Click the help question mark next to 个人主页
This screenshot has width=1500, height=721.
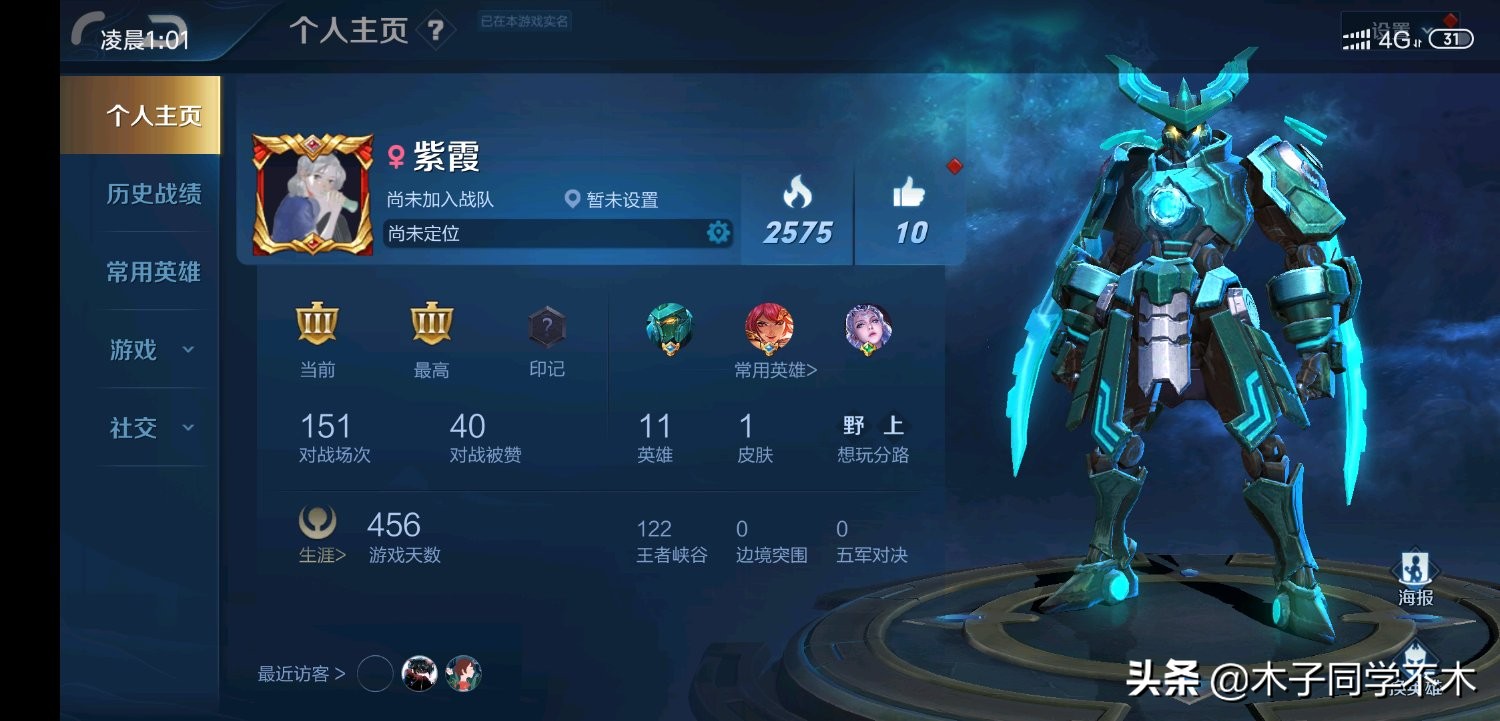434,30
